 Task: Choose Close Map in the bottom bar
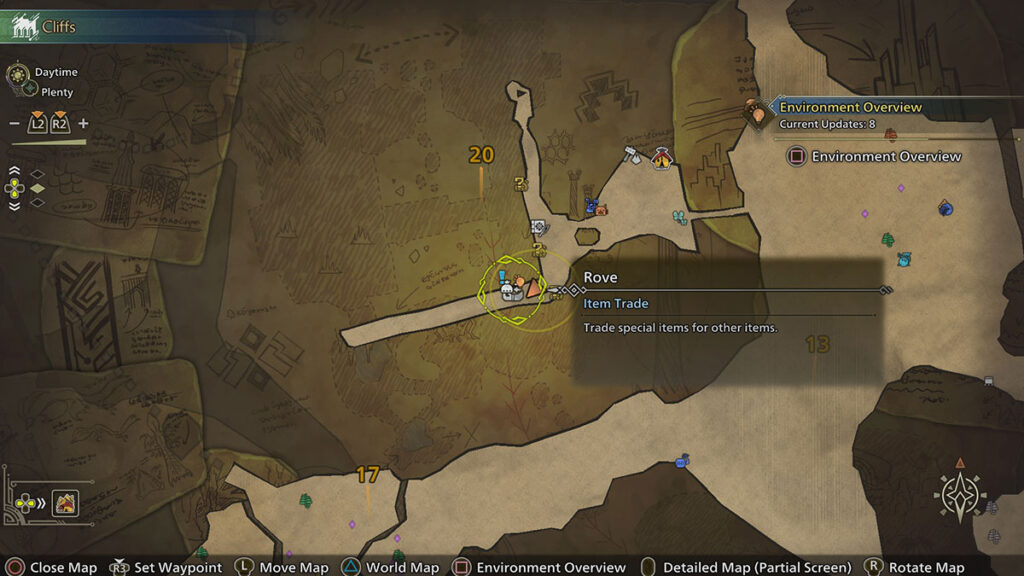pos(50,567)
